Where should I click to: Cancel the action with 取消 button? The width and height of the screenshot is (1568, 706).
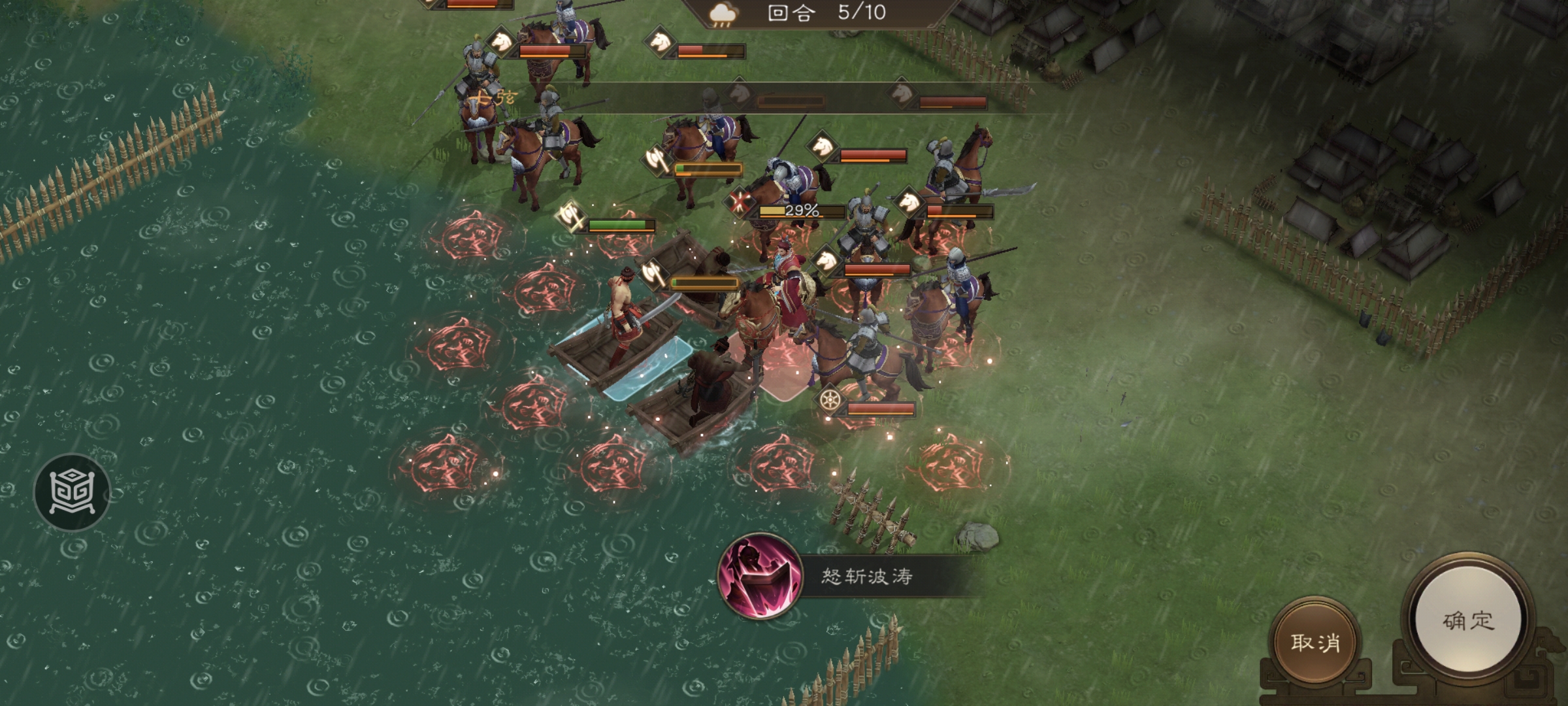pos(1315,643)
